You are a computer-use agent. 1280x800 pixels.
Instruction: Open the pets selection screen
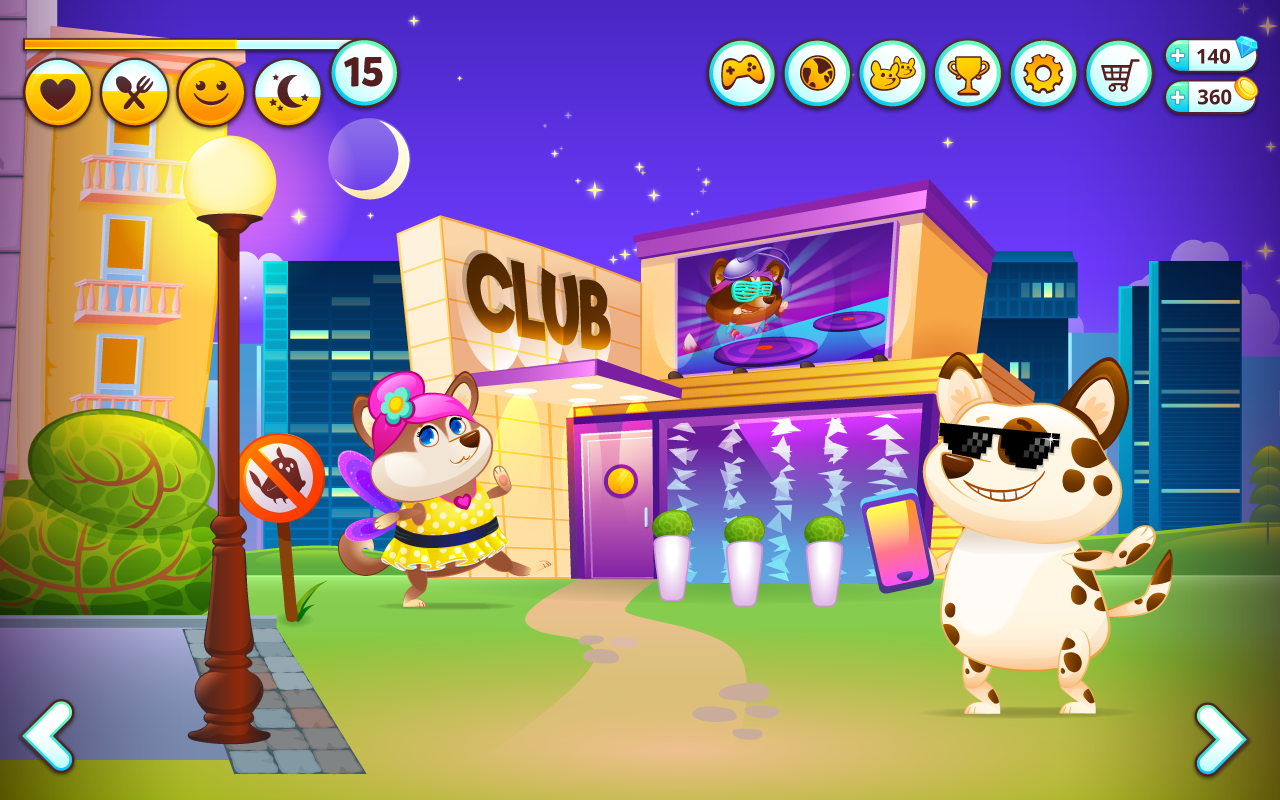[892, 72]
